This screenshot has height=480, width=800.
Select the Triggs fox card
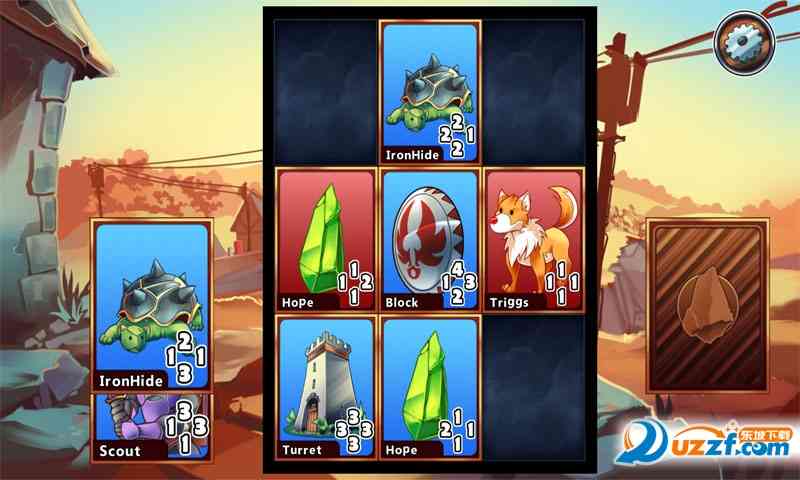pos(534,240)
